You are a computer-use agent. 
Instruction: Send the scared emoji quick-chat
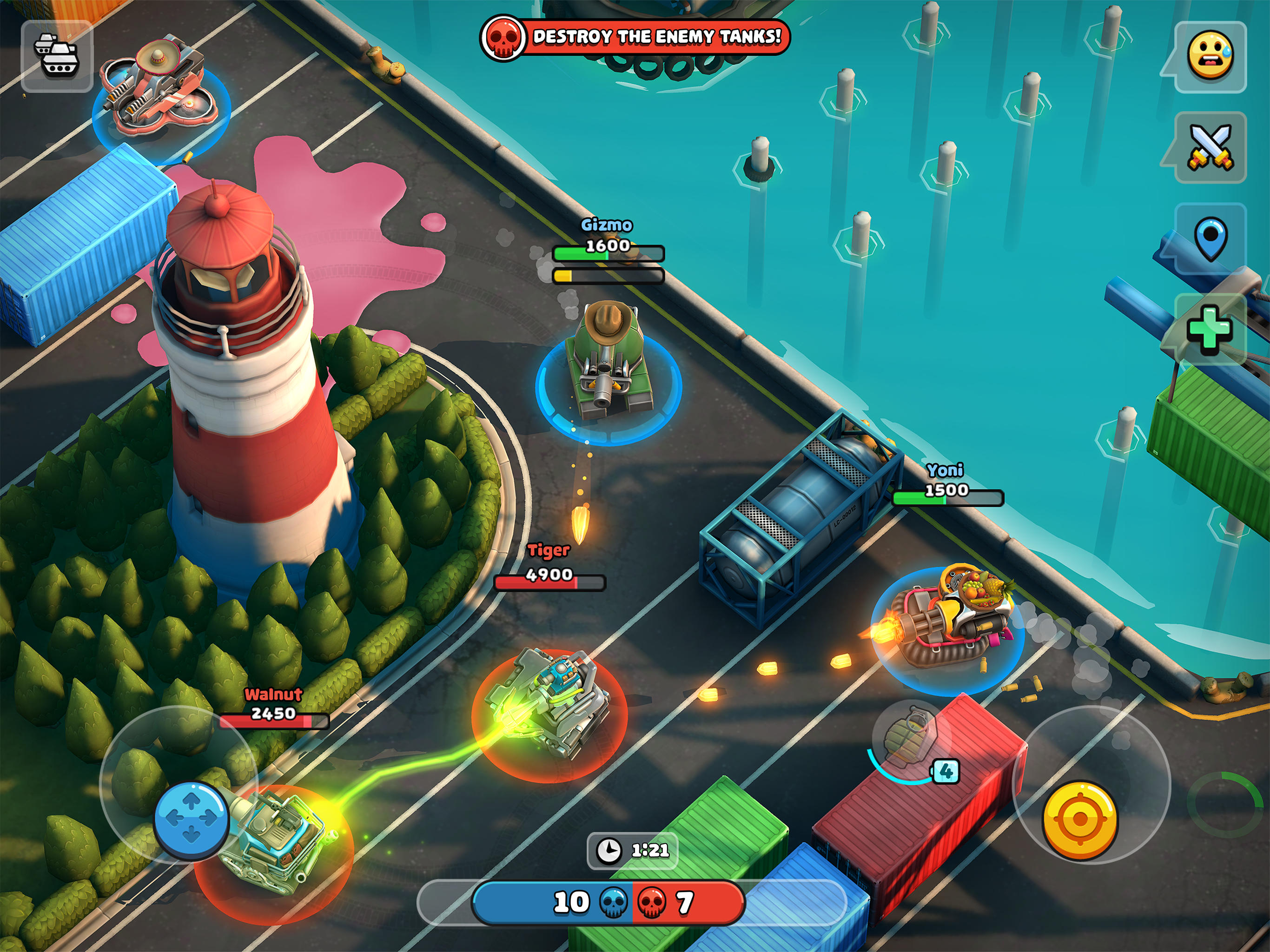tap(1211, 54)
